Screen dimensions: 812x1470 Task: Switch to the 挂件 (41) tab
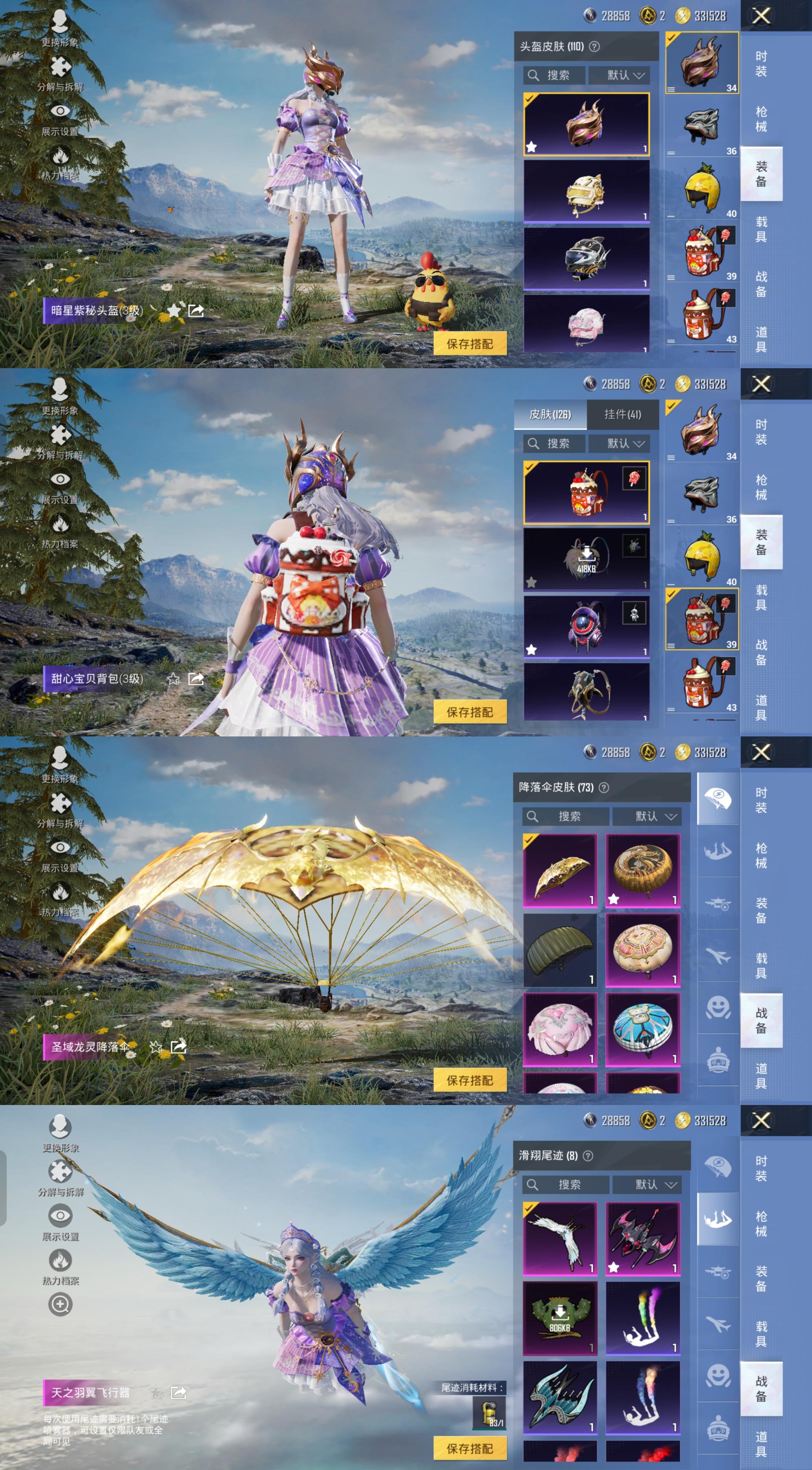tap(623, 414)
